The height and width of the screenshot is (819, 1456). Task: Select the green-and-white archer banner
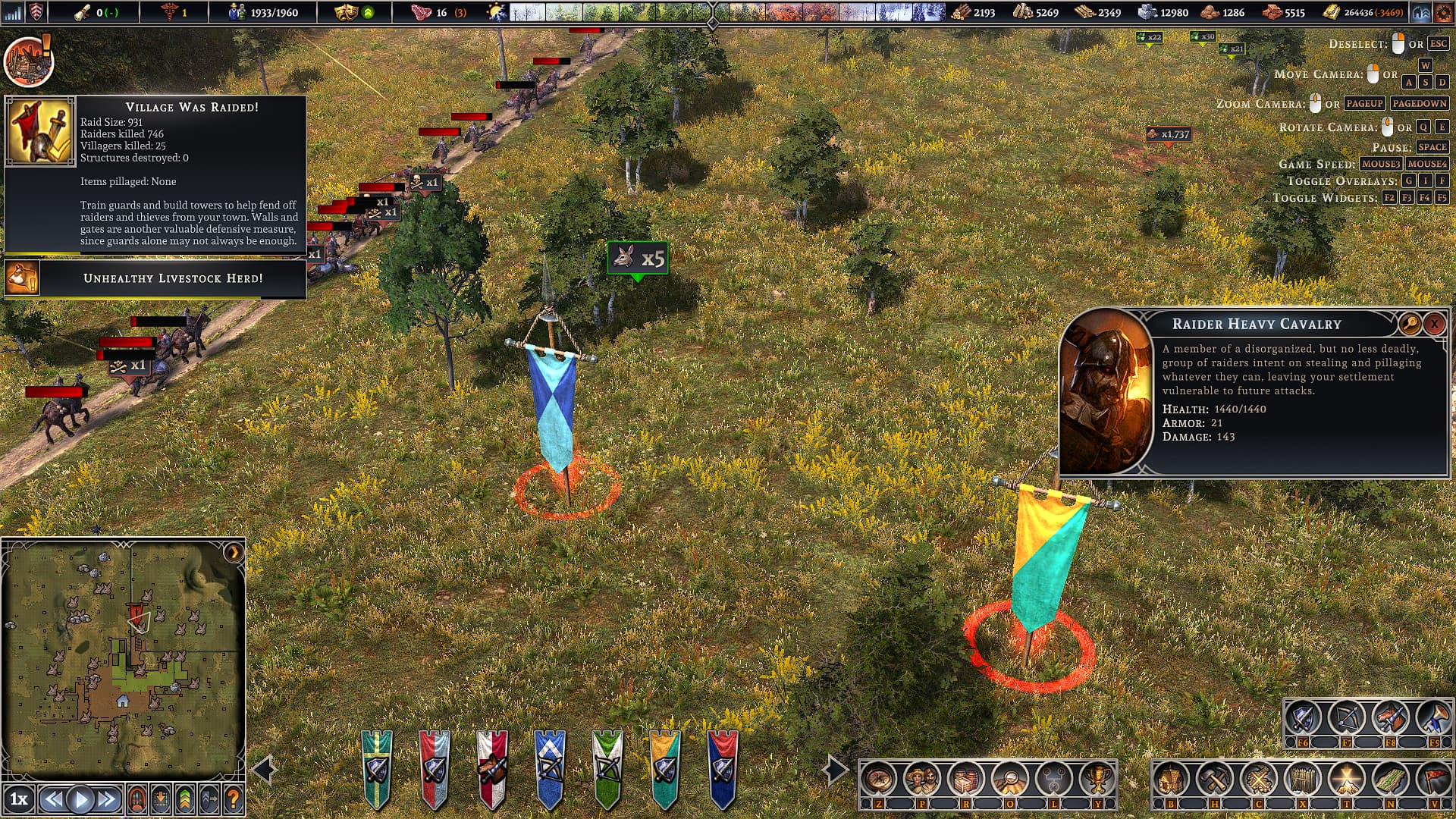coord(607,767)
